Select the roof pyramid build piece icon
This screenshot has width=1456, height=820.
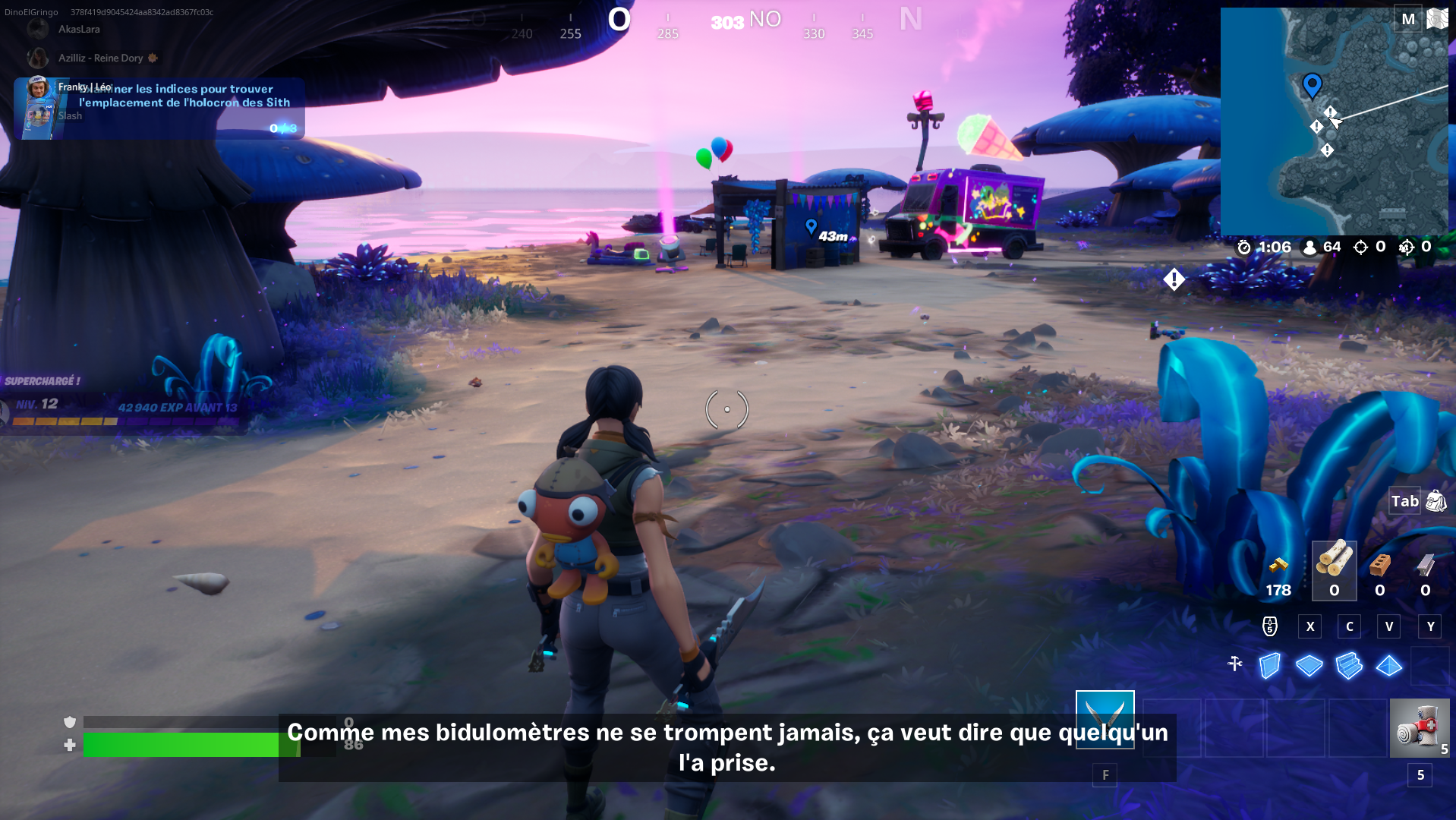pos(1387,665)
